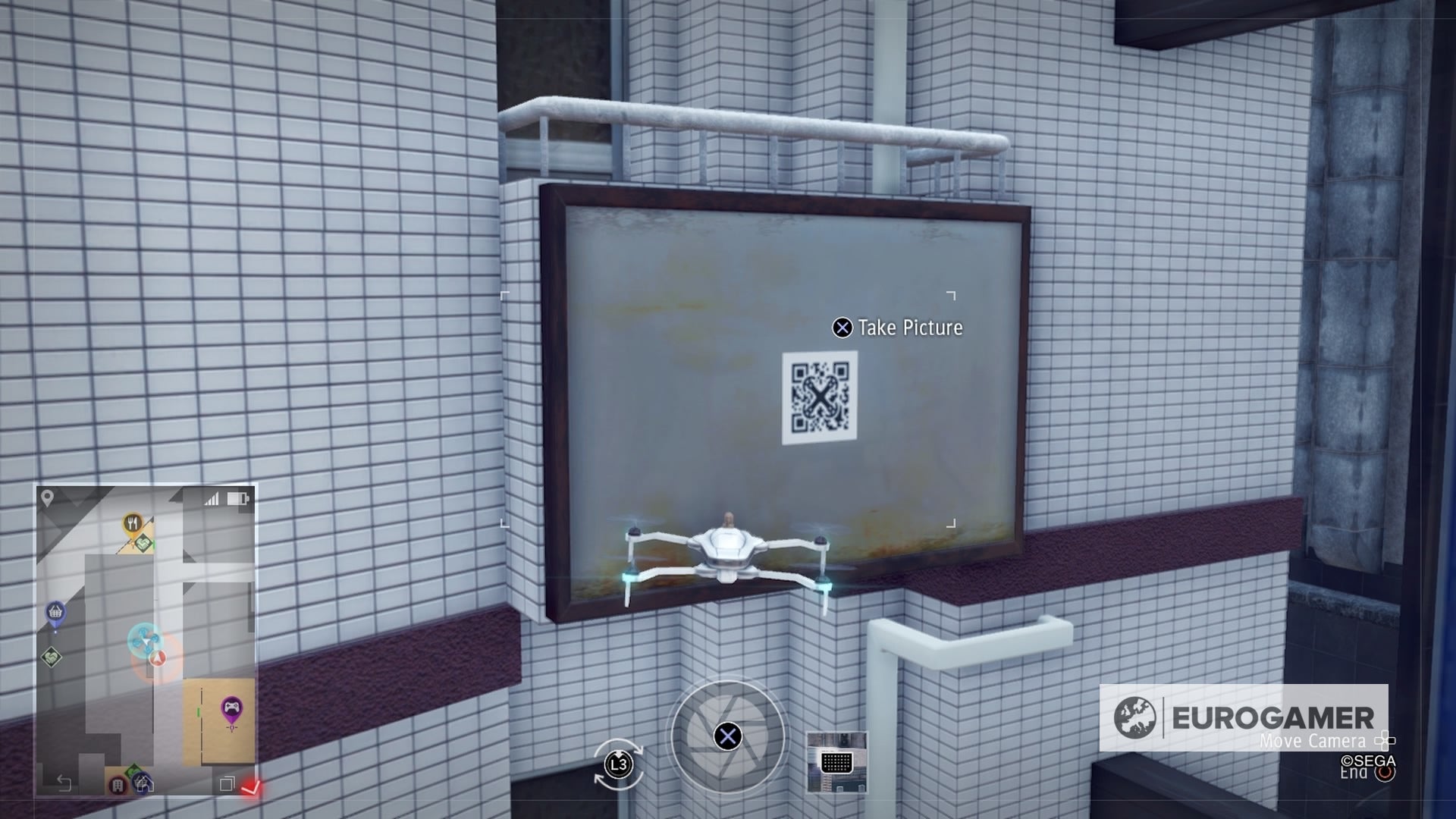Select the blue shopping basket map marker
This screenshot has height=819, width=1456.
tap(55, 610)
